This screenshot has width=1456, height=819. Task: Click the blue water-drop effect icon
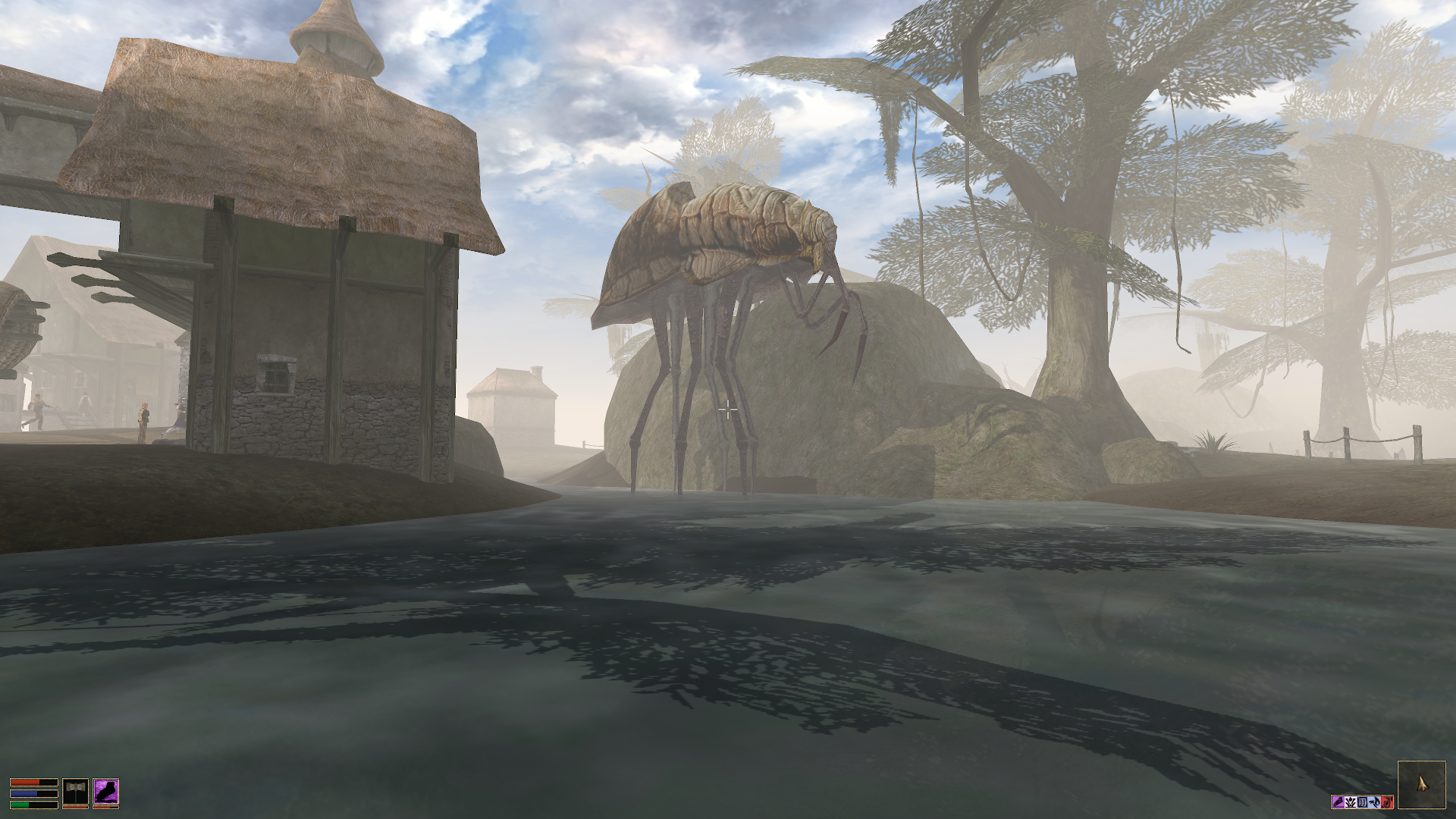pyautogui.click(x=1374, y=802)
